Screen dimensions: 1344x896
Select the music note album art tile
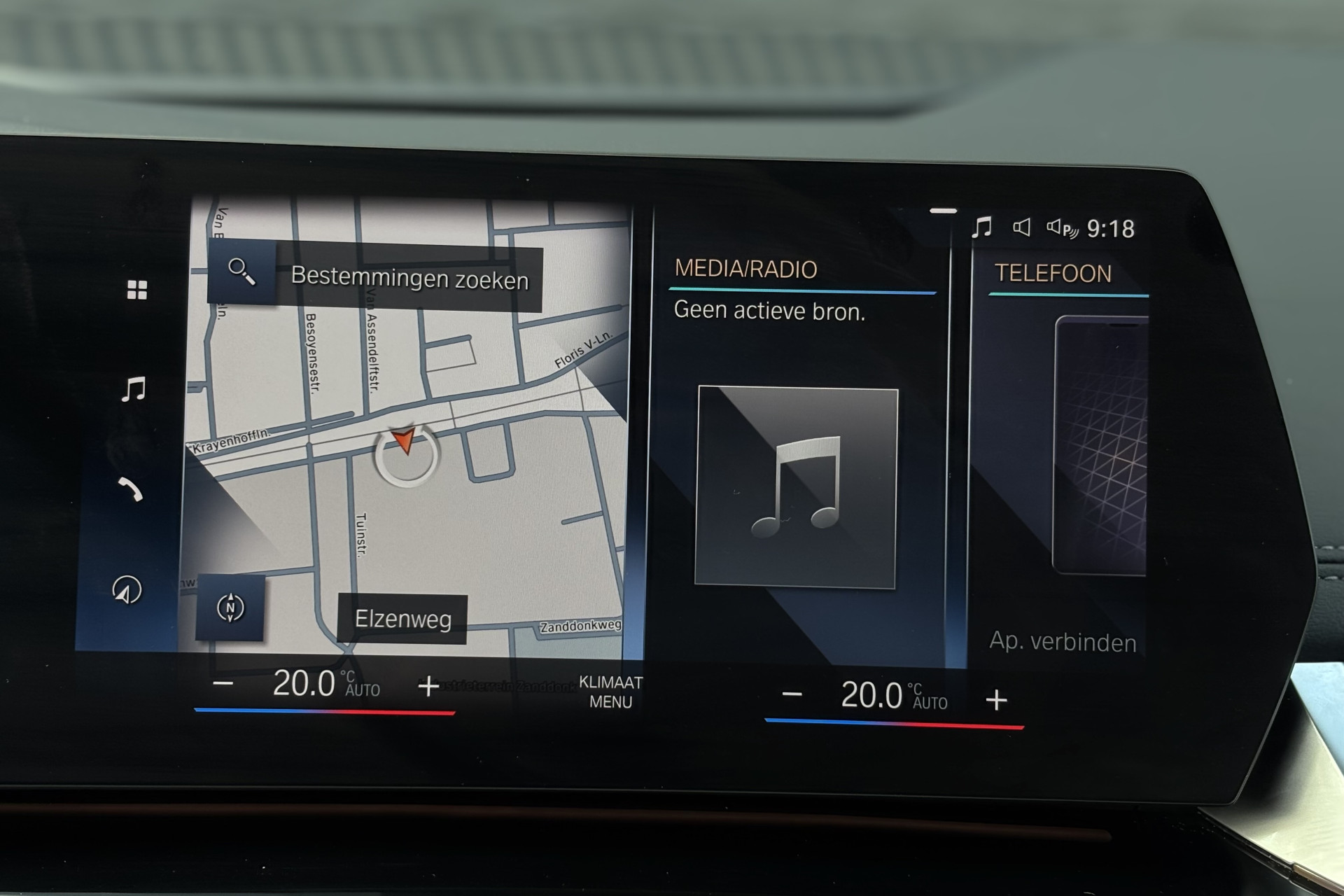tap(797, 488)
